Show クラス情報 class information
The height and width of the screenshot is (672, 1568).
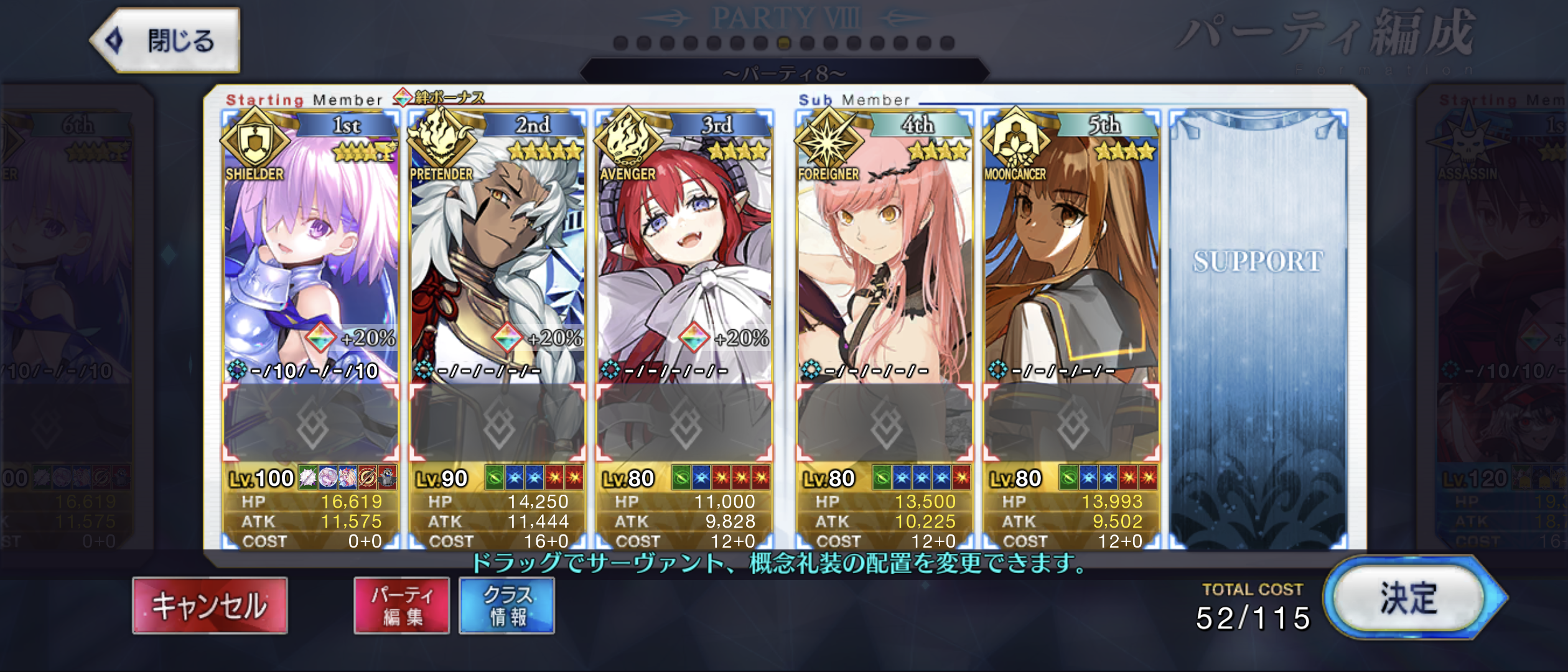click(507, 605)
